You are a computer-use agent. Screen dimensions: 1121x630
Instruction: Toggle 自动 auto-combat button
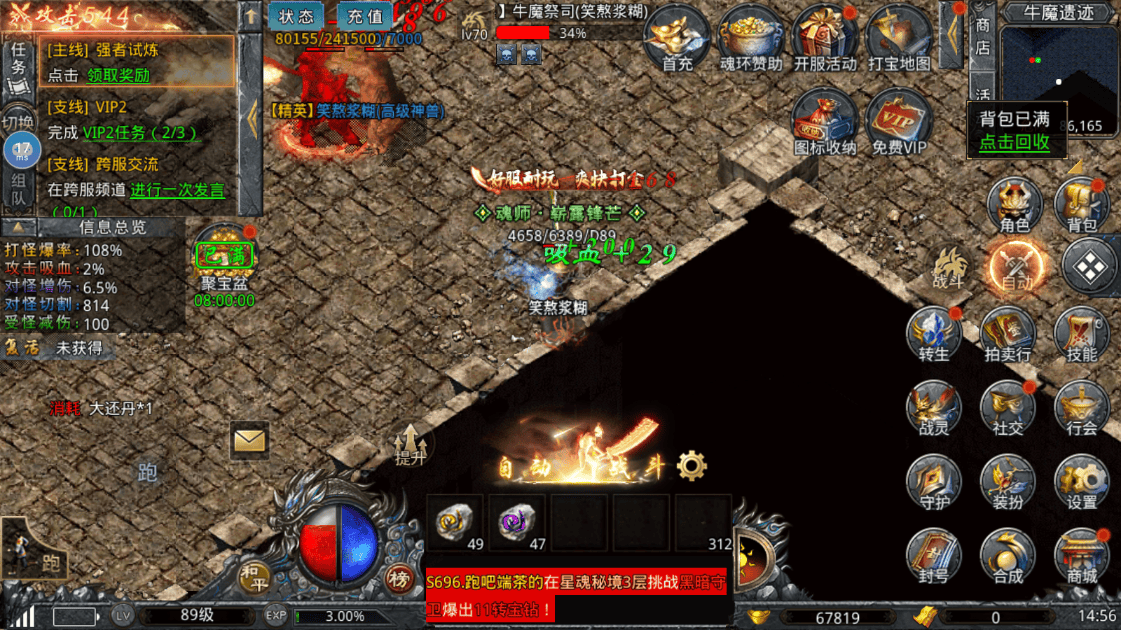tap(1016, 268)
